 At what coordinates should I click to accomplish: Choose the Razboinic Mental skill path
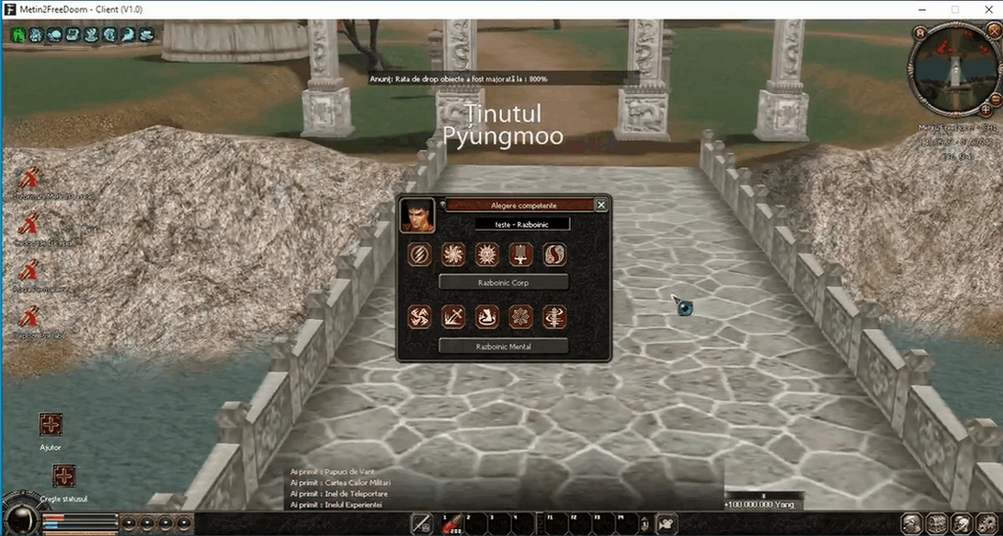tap(503, 346)
